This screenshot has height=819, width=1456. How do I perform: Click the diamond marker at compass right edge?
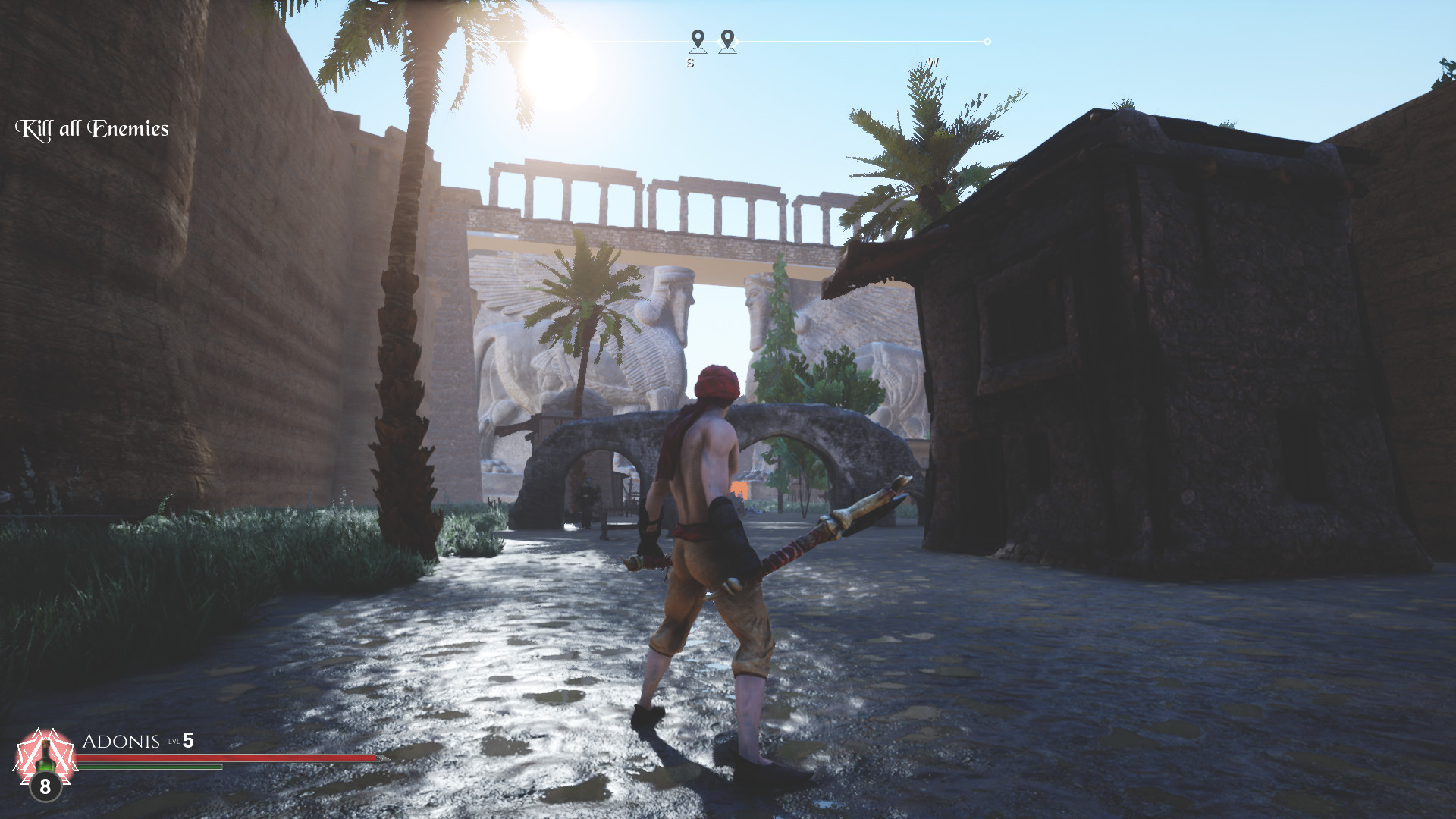tap(987, 43)
